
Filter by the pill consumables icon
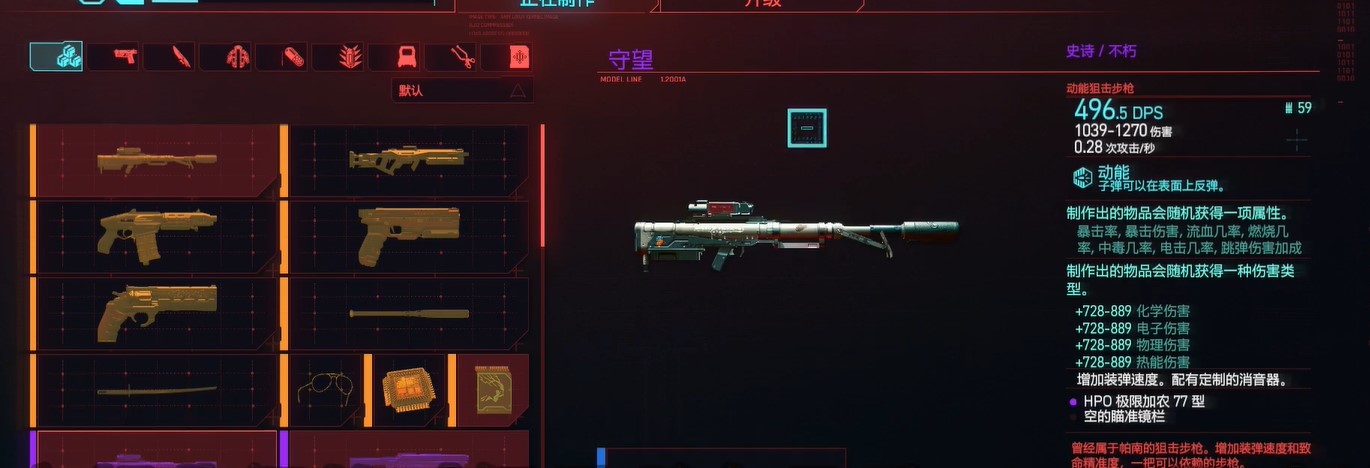(x=293, y=57)
